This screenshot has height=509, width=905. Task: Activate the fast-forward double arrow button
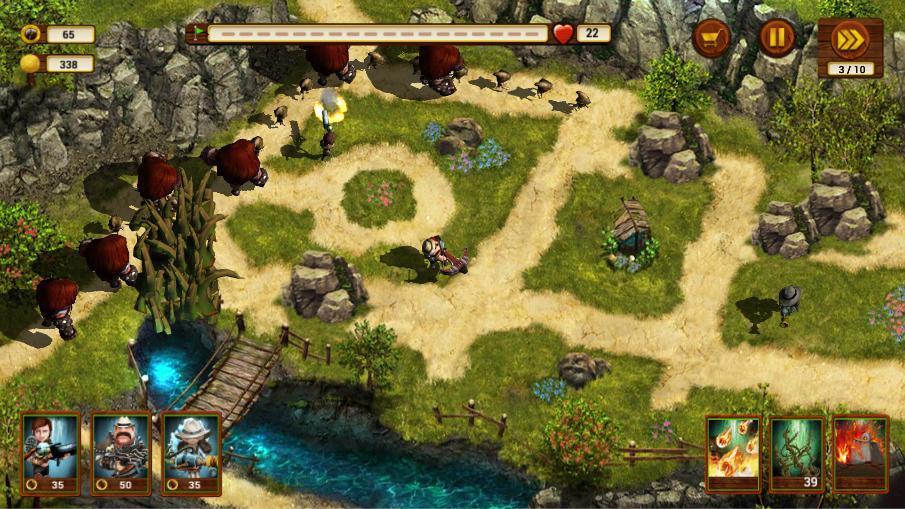(x=849, y=38)
